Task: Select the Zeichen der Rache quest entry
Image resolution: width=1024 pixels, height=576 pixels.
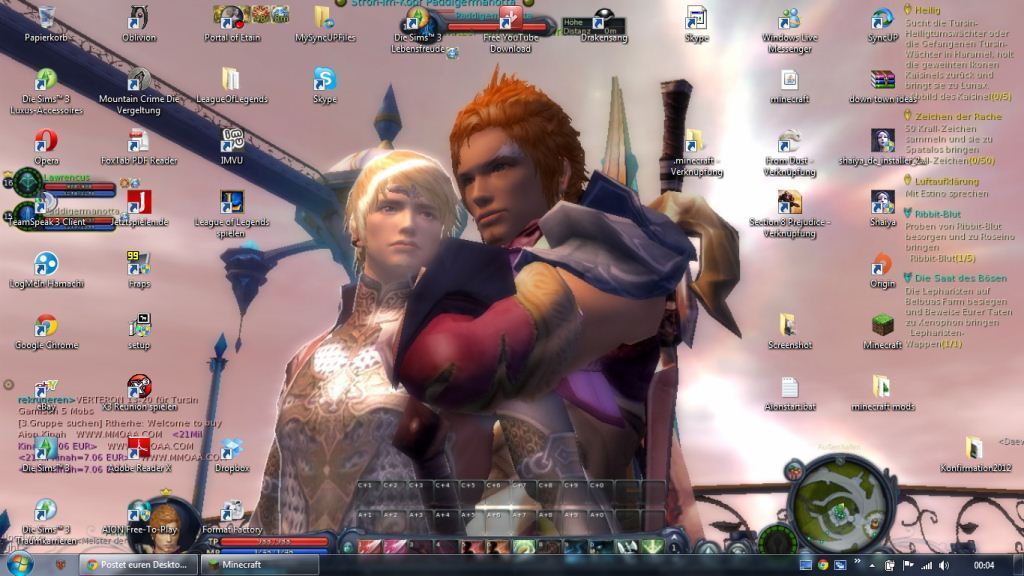Action: pyautogui.click(x=951, y=116)
